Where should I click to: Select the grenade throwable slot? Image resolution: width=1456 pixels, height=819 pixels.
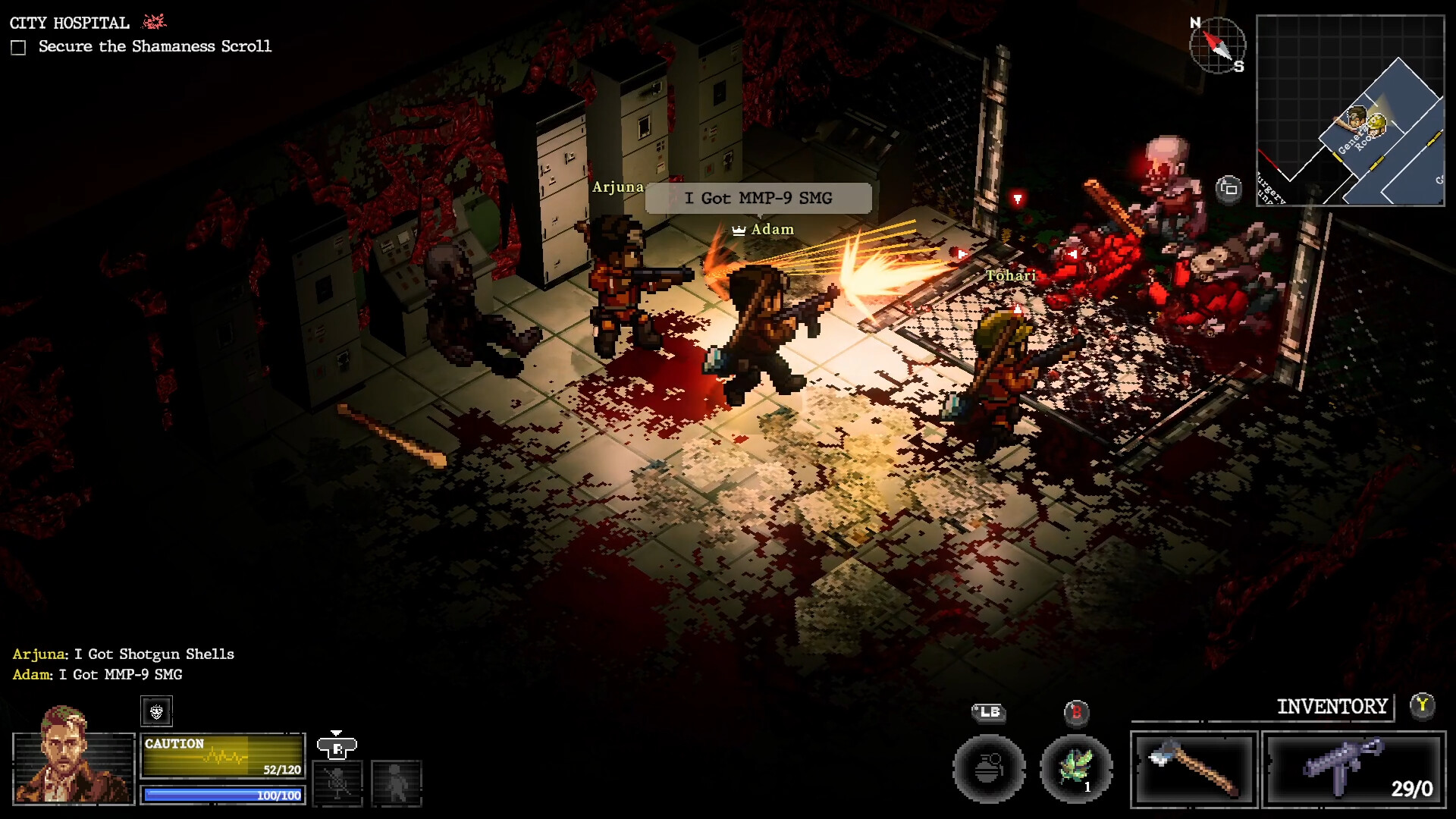coord(989,769)
